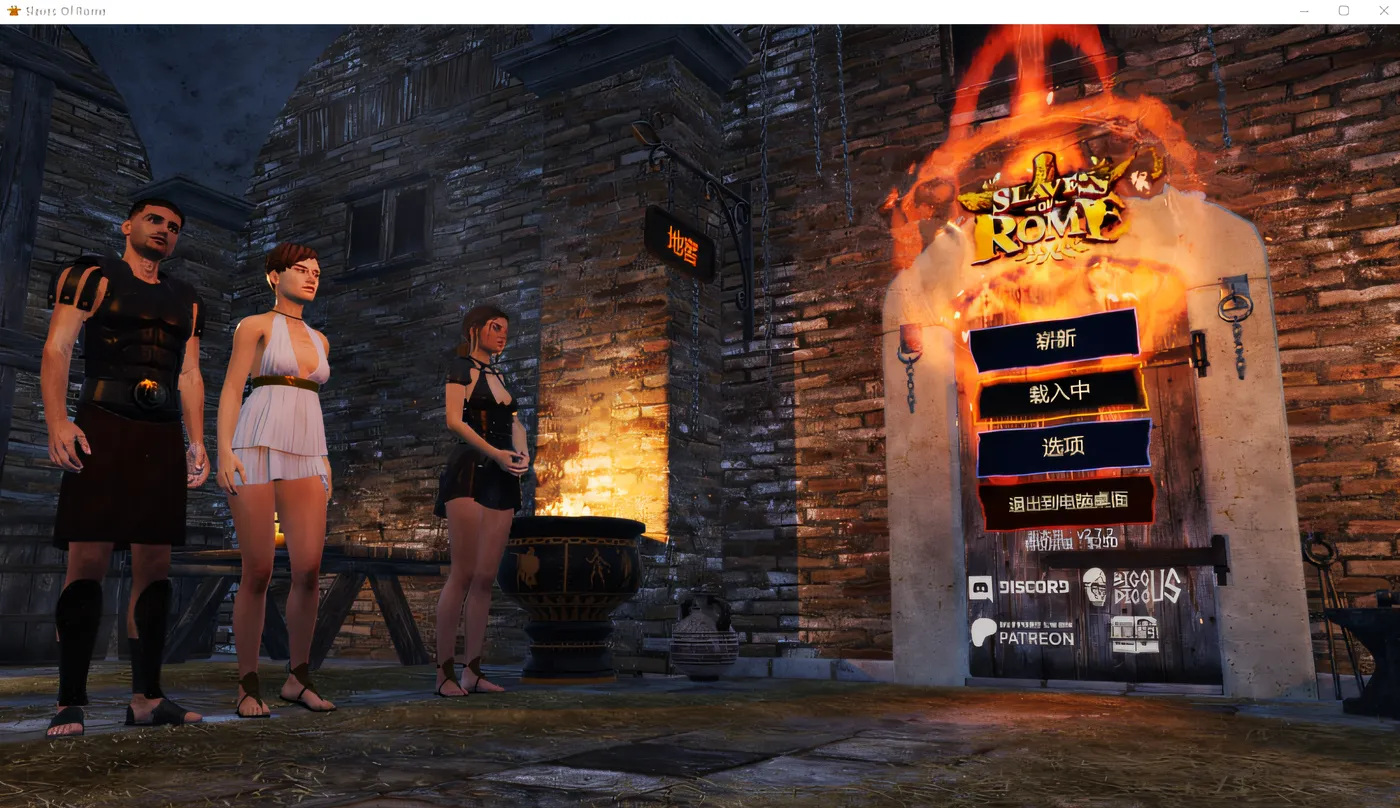
Task: Open the 选项 options button
Action: (1062, 445)
